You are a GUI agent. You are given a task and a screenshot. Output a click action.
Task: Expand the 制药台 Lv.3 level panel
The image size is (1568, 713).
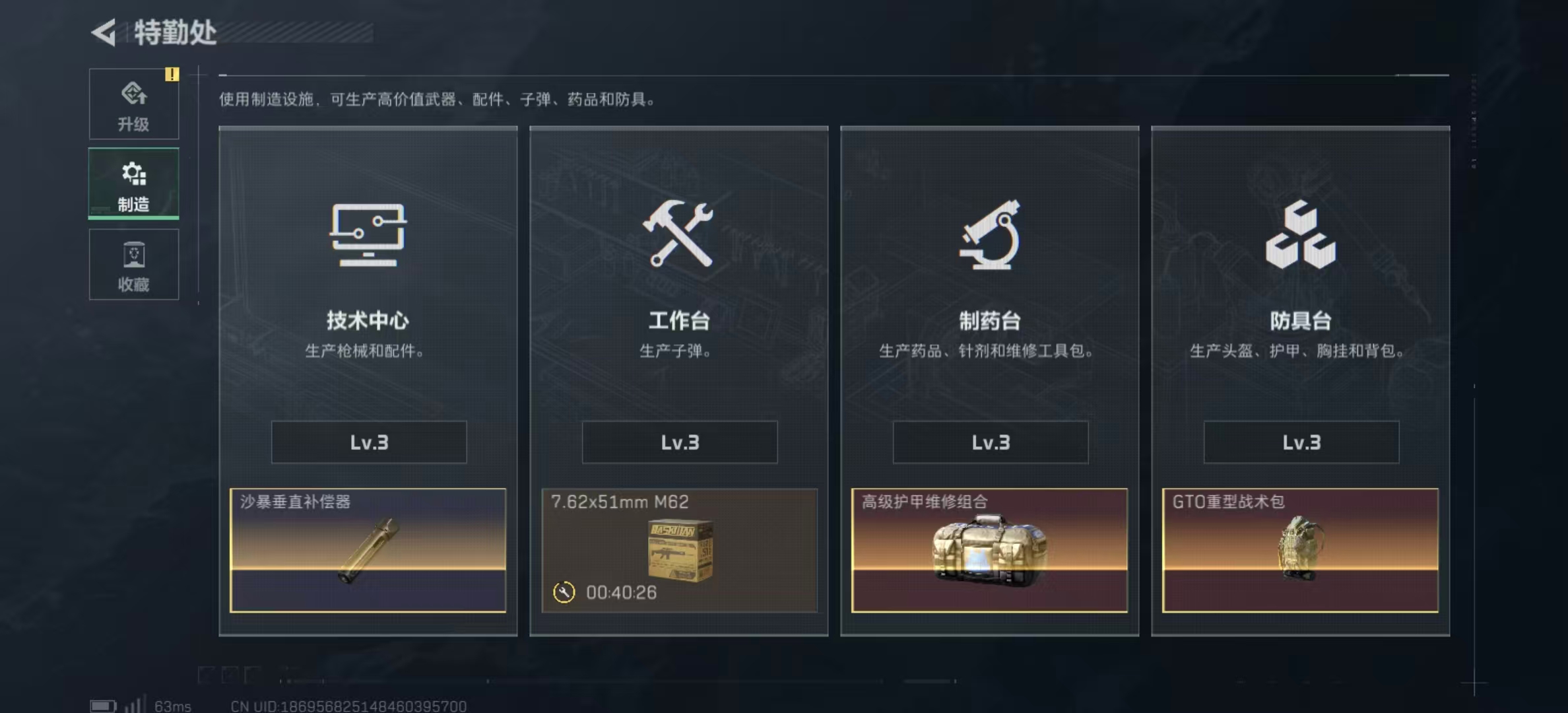click(x=989, y=442)
